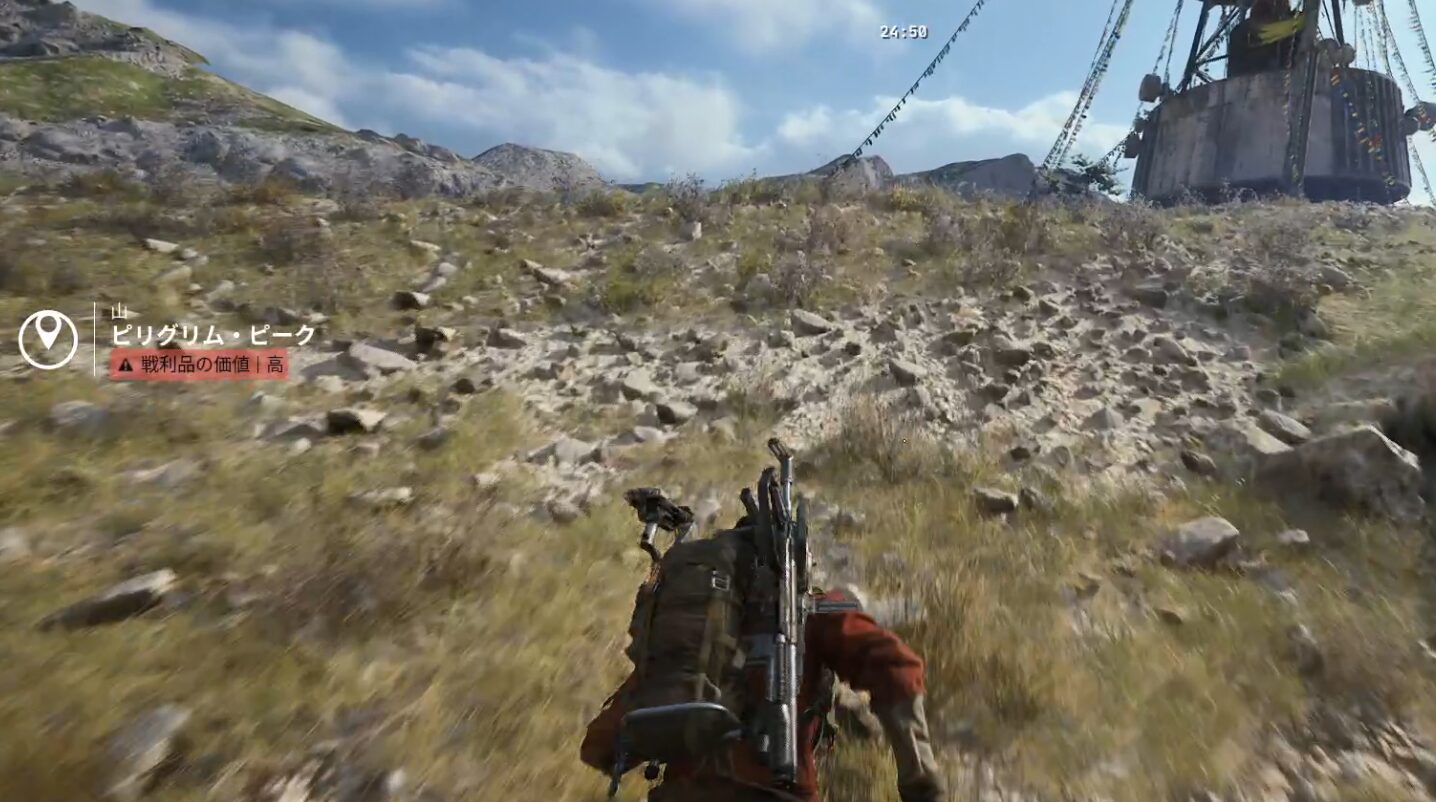
Task: Click the red 戦利品の価値 loot value tag
Action: tap(199, 364)
